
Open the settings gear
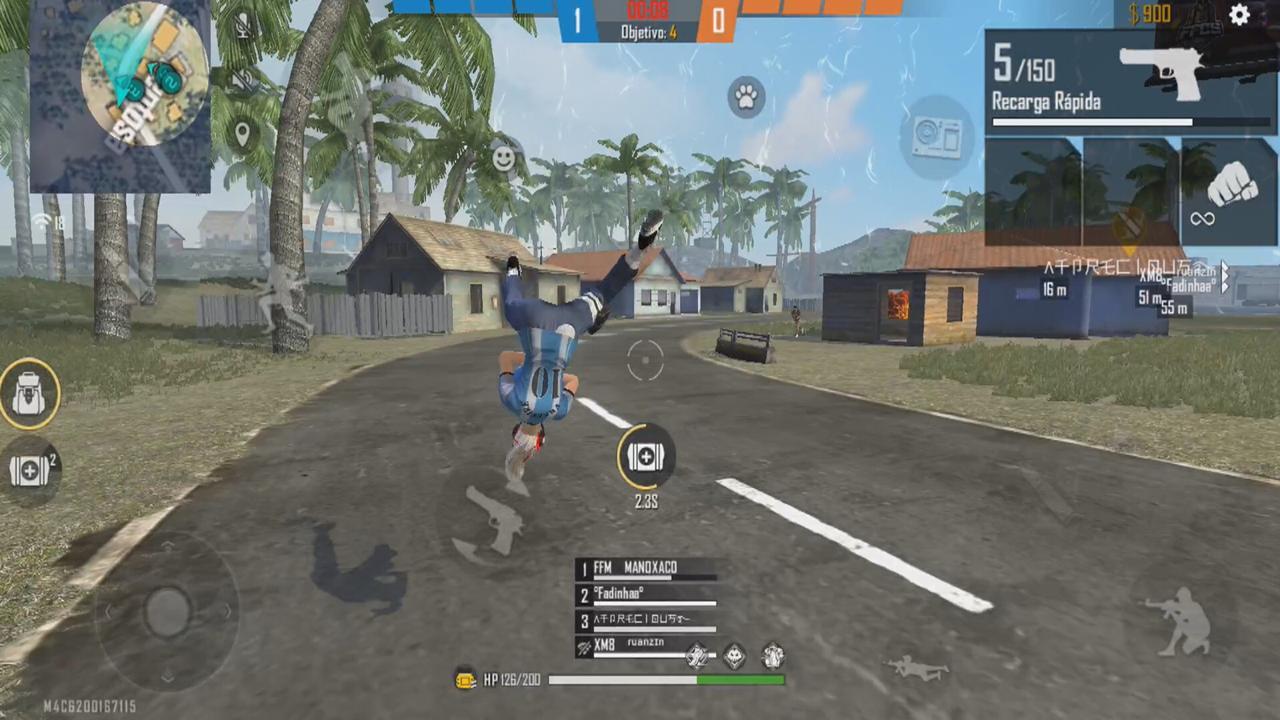1240,13
